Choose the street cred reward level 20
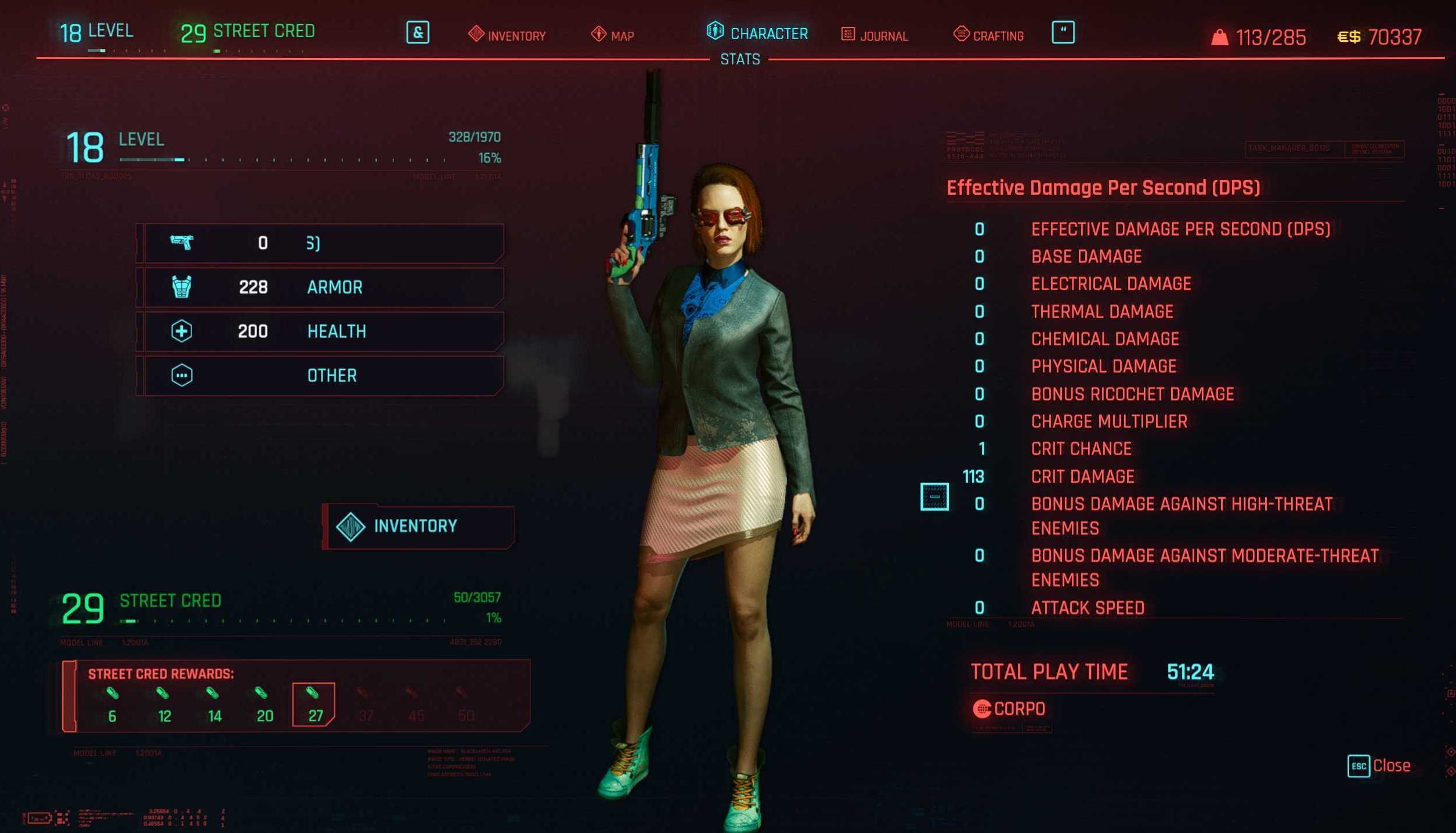1456x833 pixels. point(264,704)
